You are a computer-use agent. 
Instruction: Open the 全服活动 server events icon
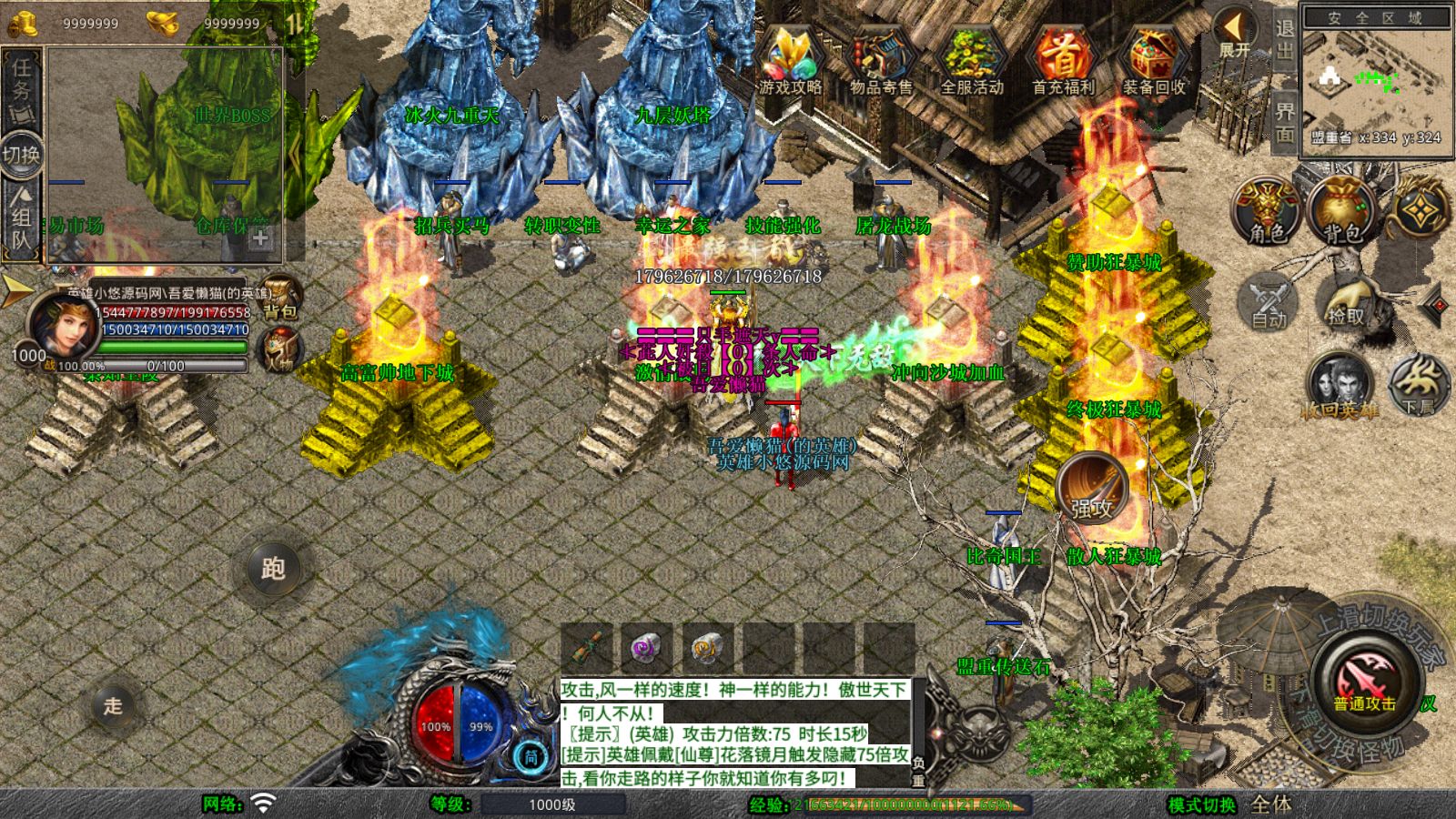pos(972,61)
